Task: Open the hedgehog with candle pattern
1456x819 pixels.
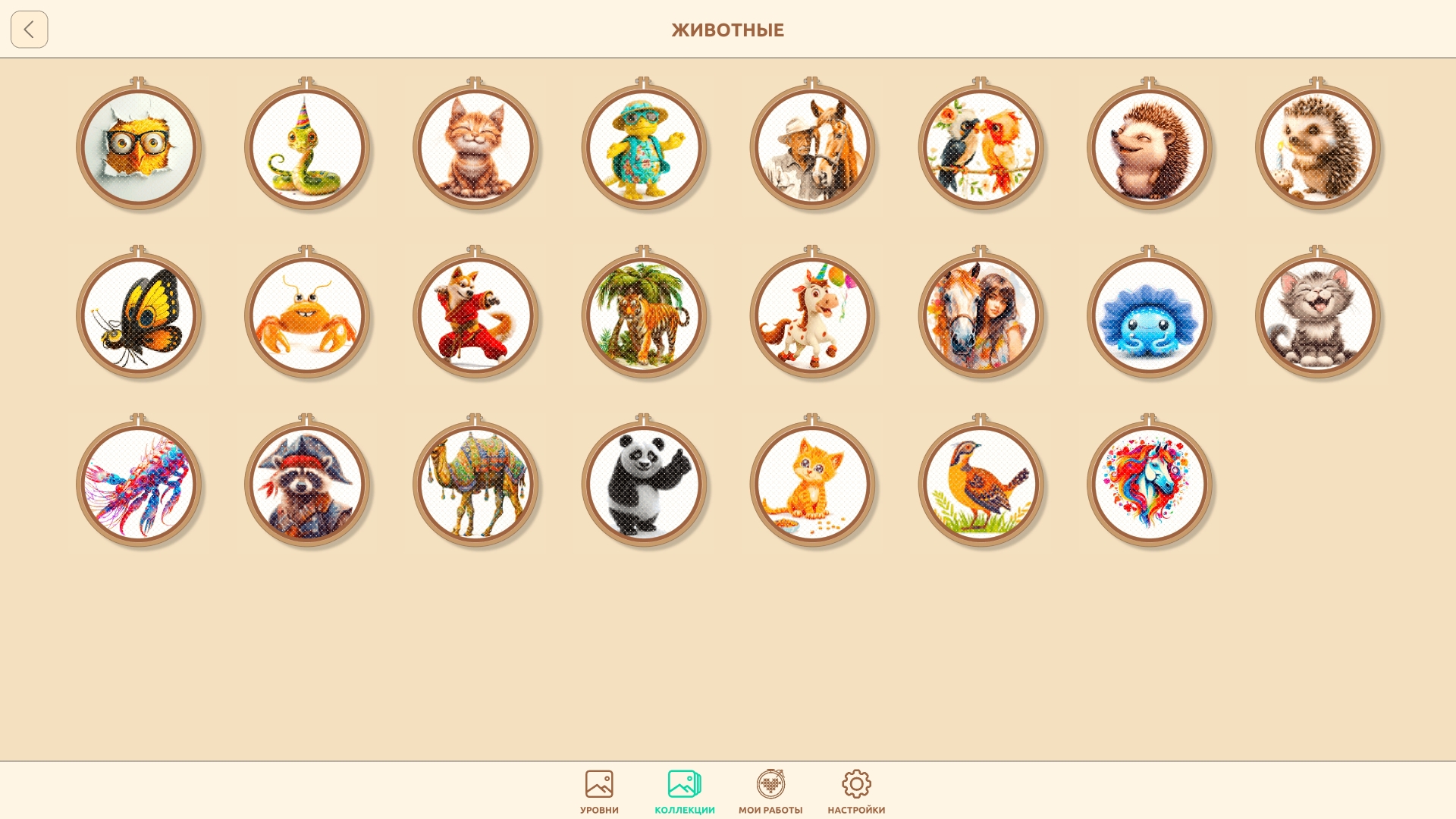Action: pos(1319,148)
